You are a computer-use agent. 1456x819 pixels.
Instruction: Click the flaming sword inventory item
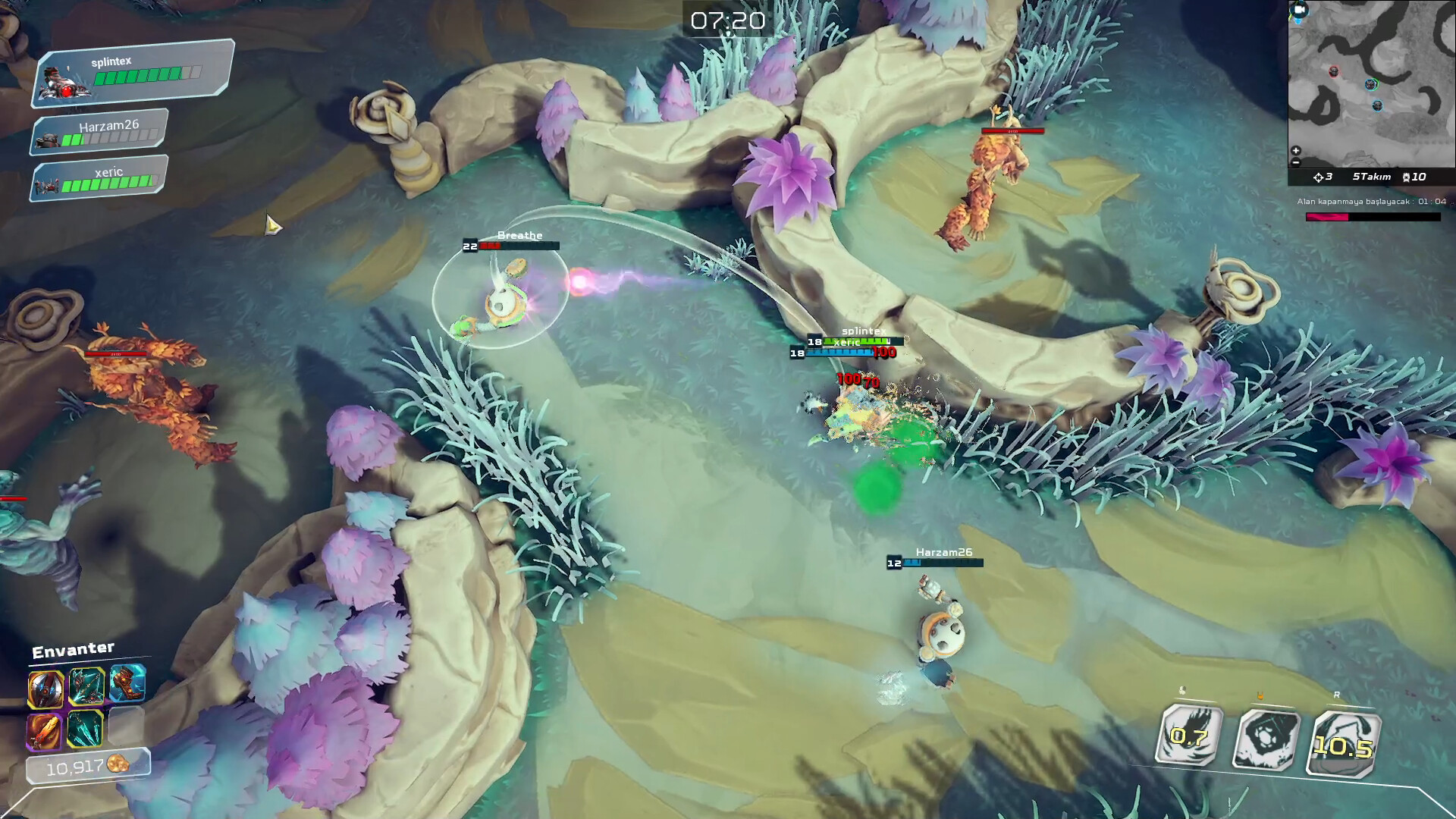tap(44, 732)
